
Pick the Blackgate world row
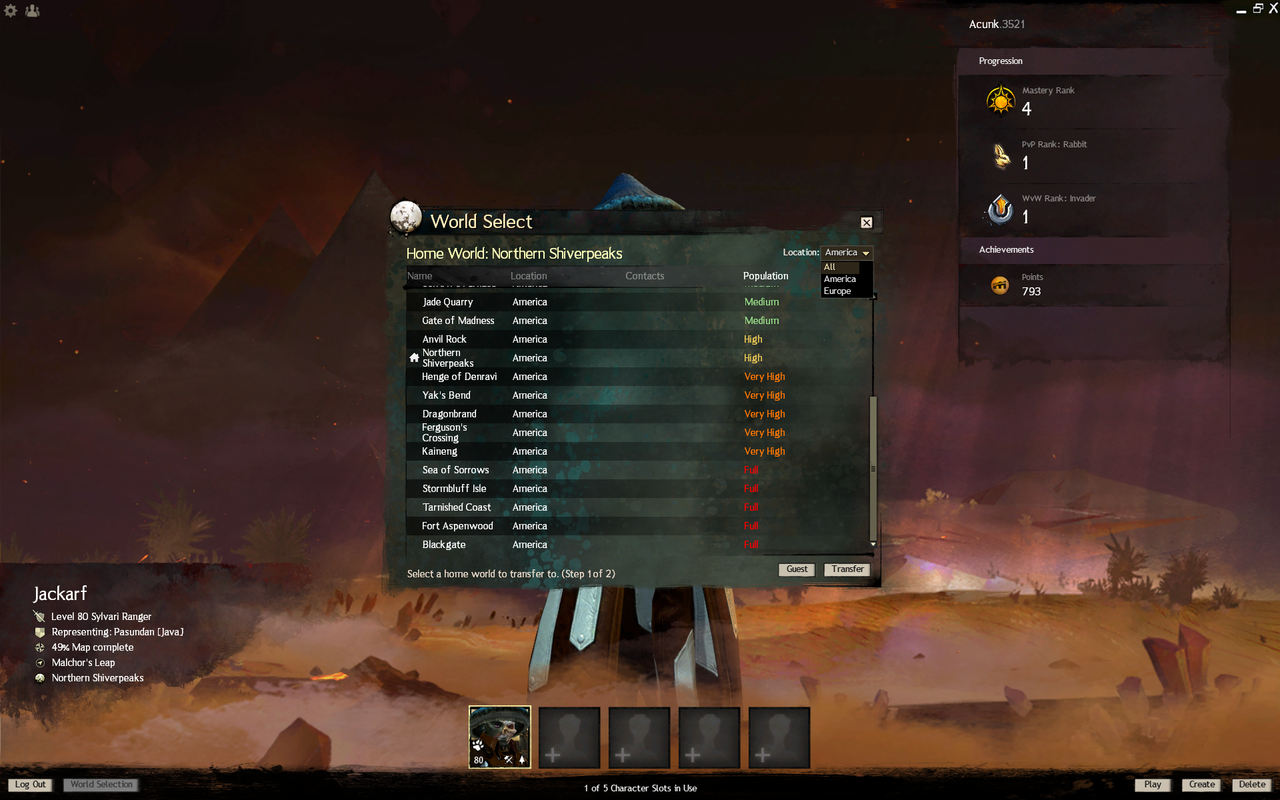click(444, 545)
